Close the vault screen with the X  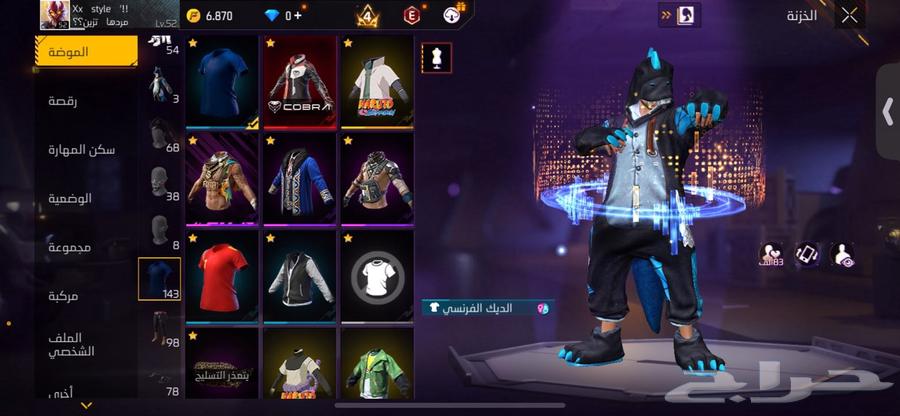coord(849,15)
